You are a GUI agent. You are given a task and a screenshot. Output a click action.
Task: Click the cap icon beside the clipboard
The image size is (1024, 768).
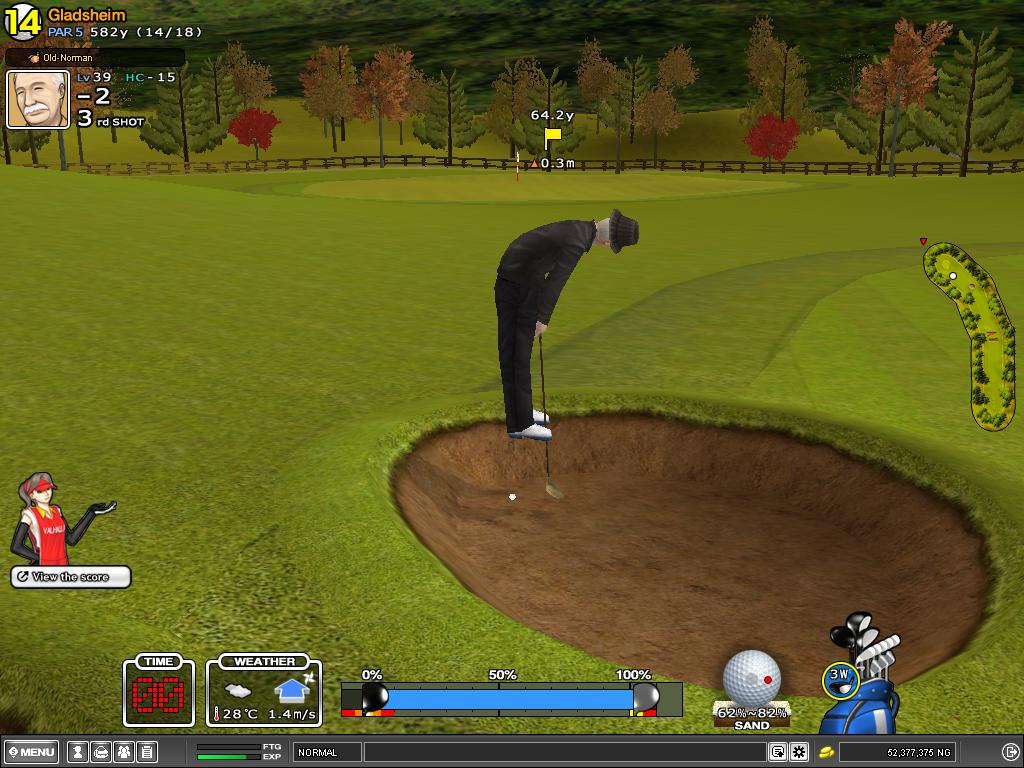point(100,752)
